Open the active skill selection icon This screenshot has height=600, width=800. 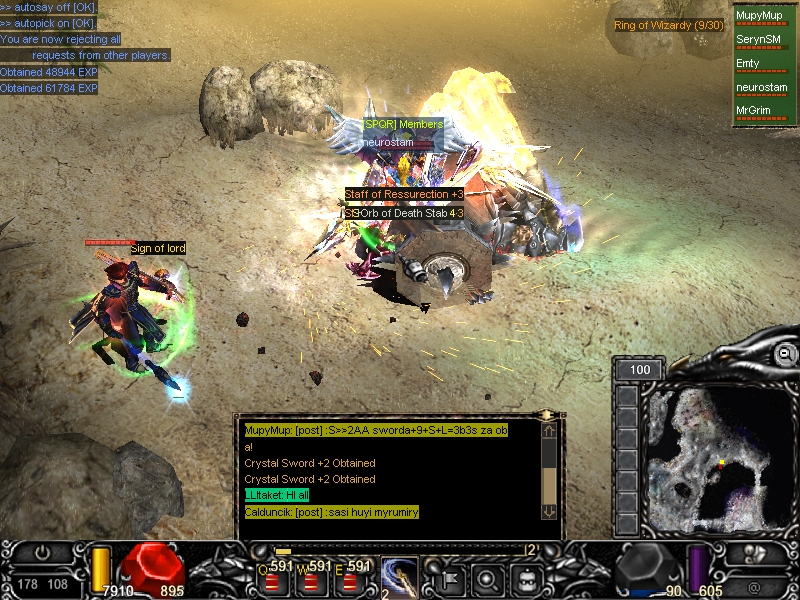pyautogui.click(x=399, y=576)
